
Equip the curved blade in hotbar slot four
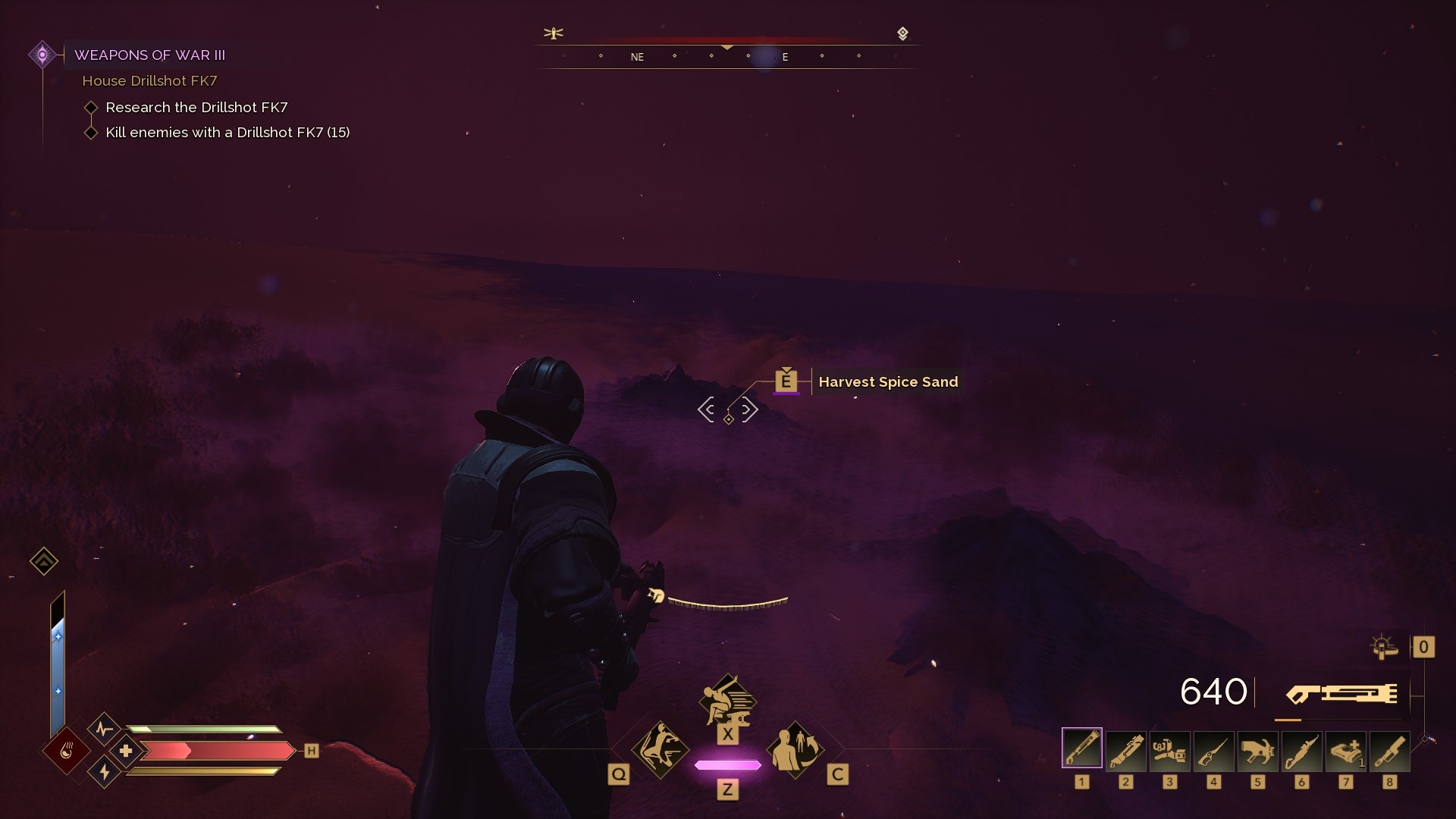[x=1214, y=750]
